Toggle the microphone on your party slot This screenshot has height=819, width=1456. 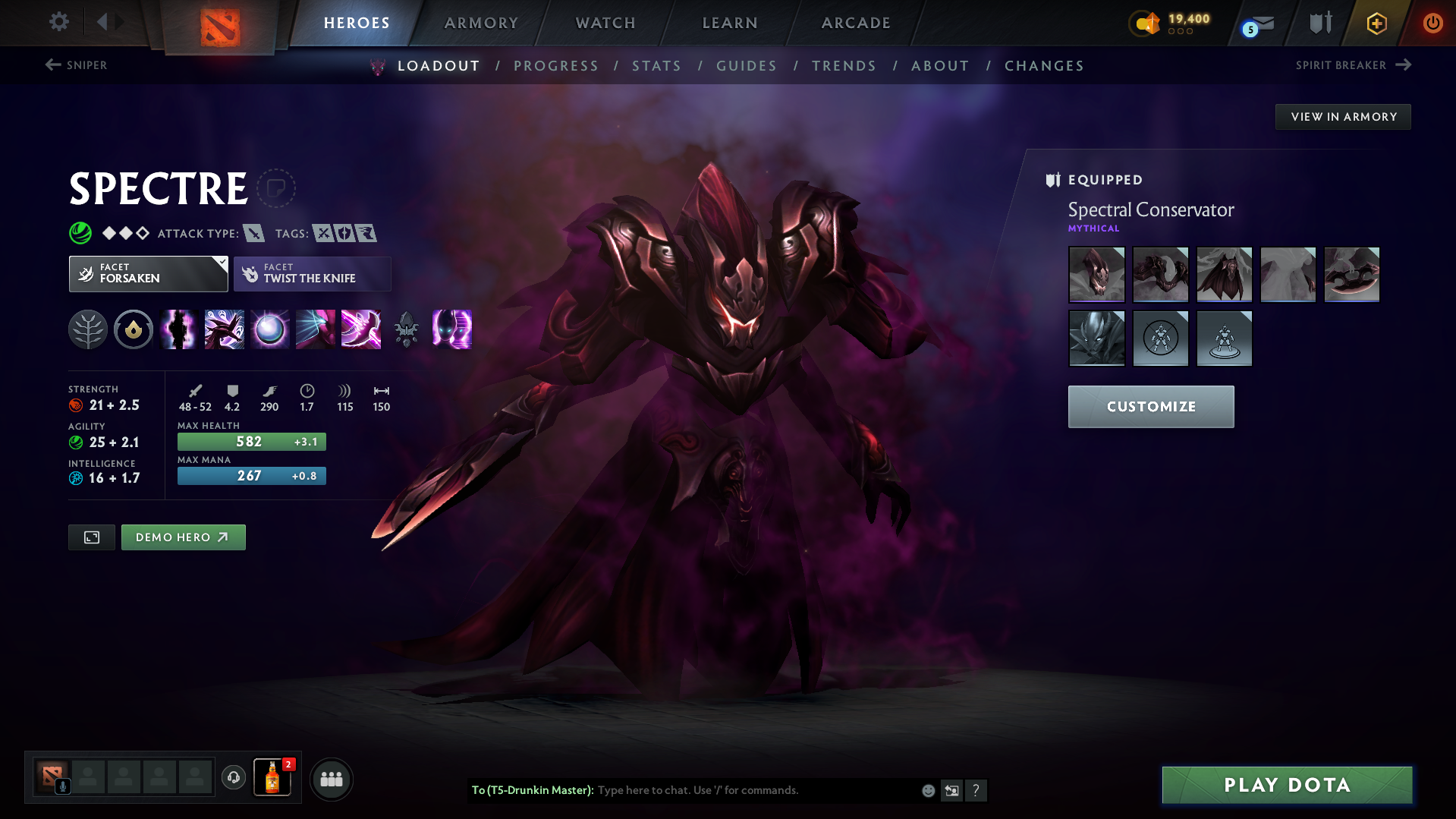62,788
